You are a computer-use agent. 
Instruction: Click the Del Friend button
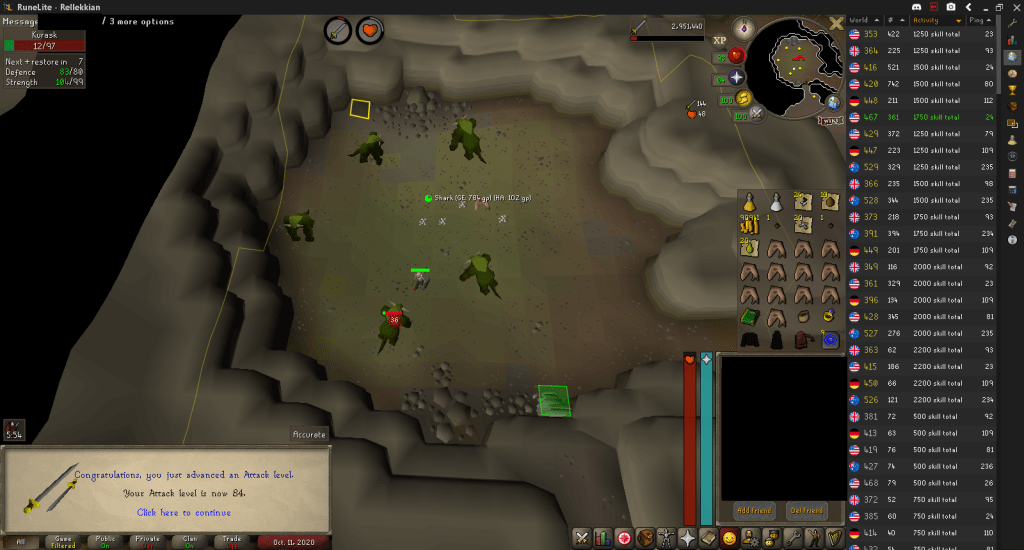pyautogui.click(x=807, y=510)
